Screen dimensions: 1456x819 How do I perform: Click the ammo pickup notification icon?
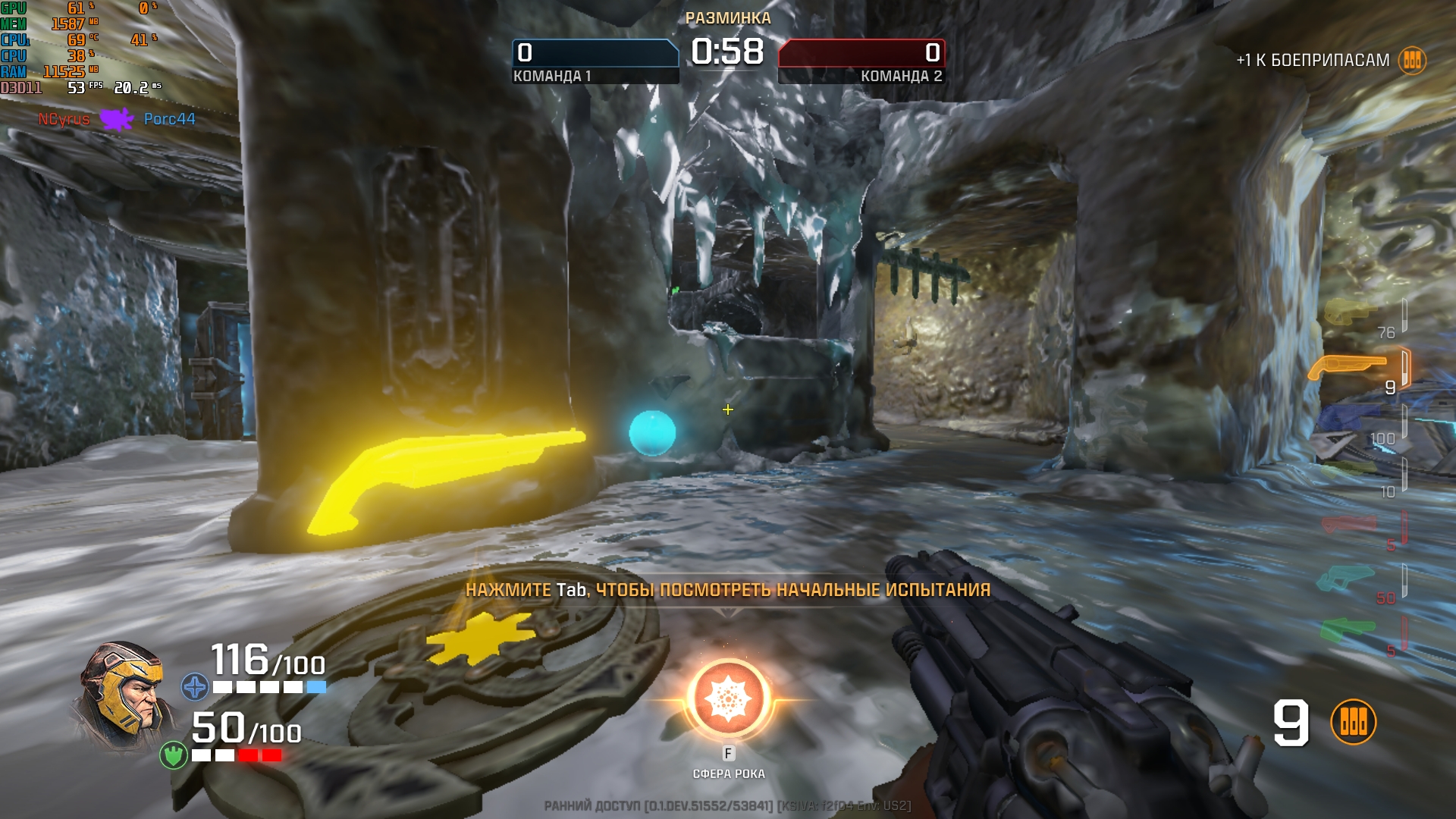[1412, 60]
